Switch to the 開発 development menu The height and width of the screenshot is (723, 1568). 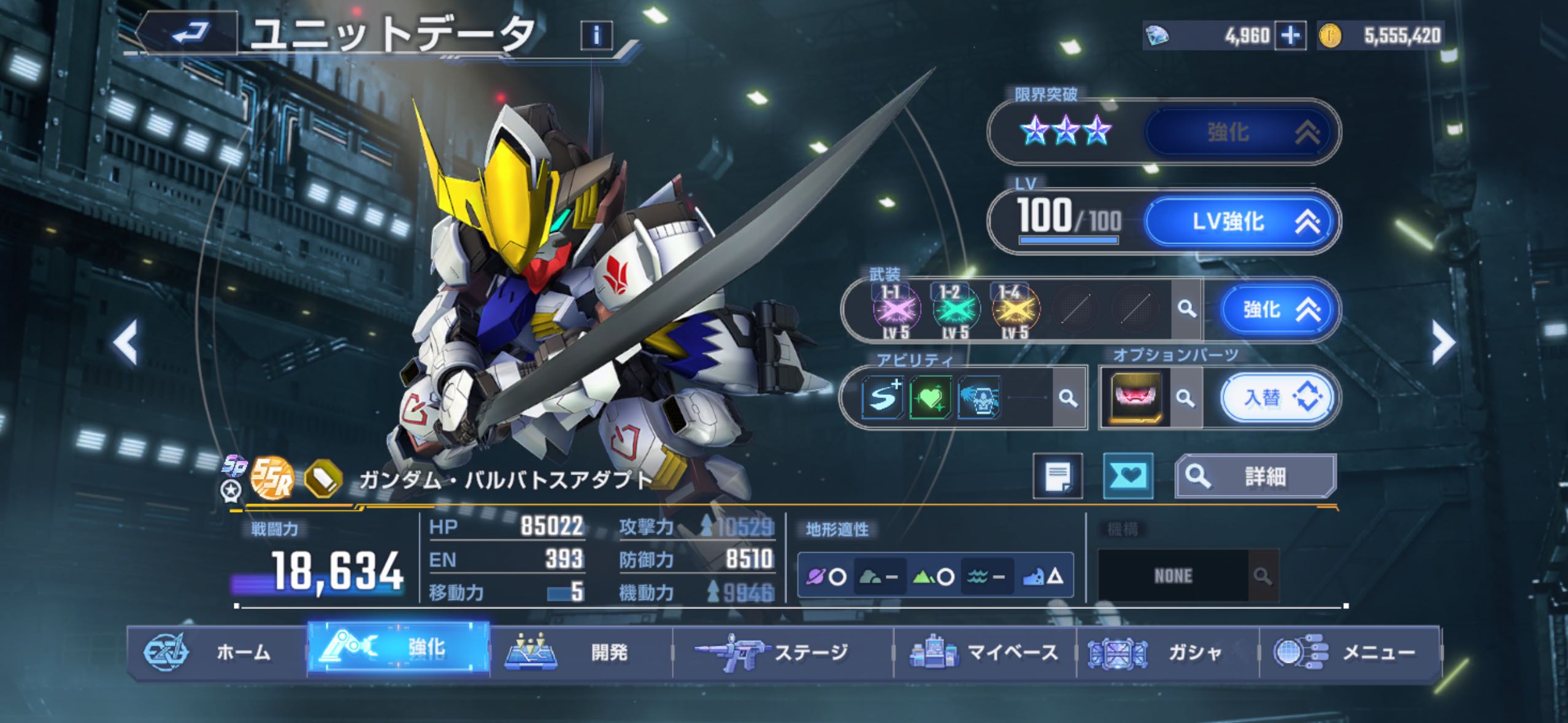[x=580, y=652]
